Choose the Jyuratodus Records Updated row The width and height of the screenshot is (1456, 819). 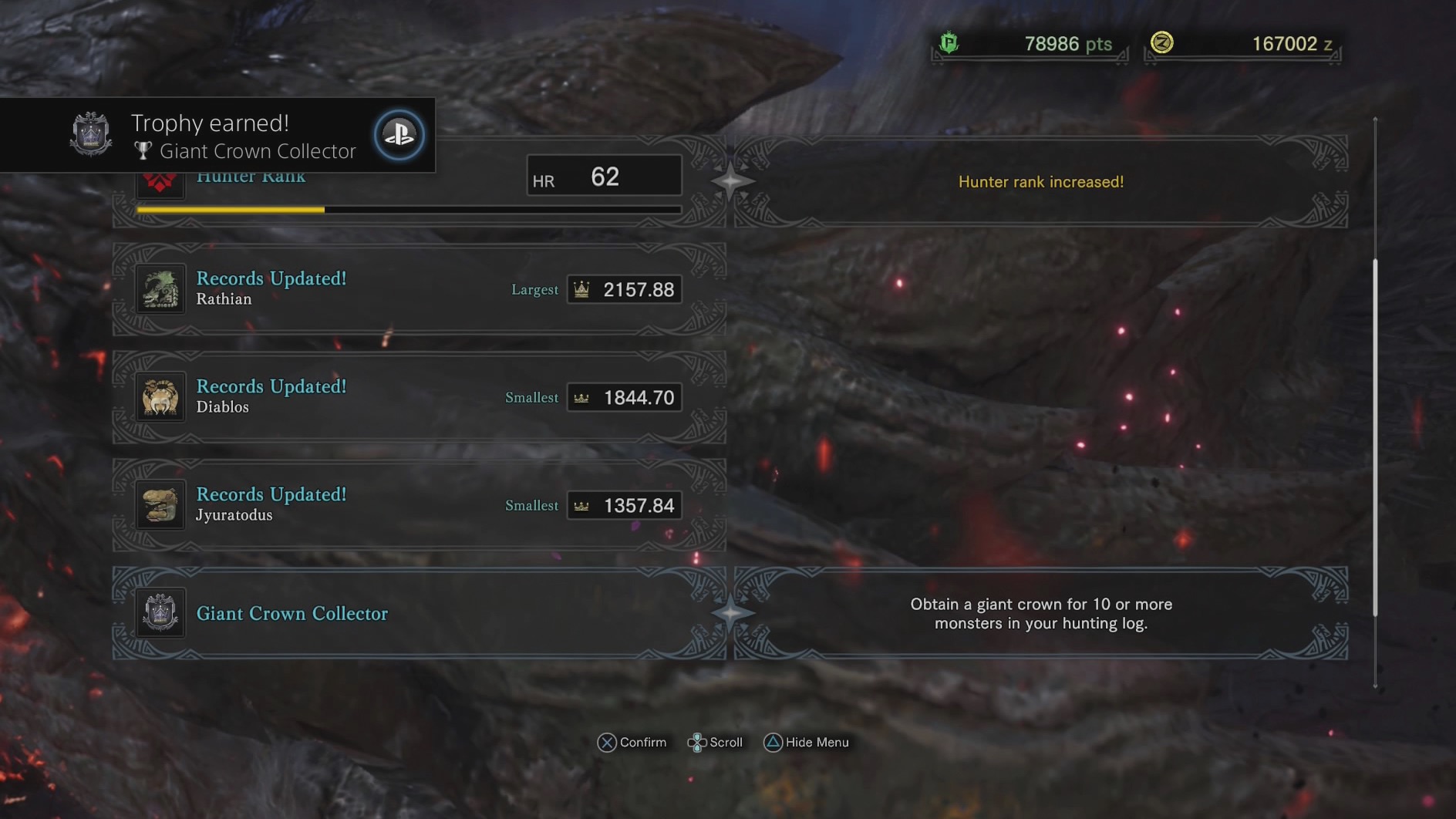click(419, 505)
